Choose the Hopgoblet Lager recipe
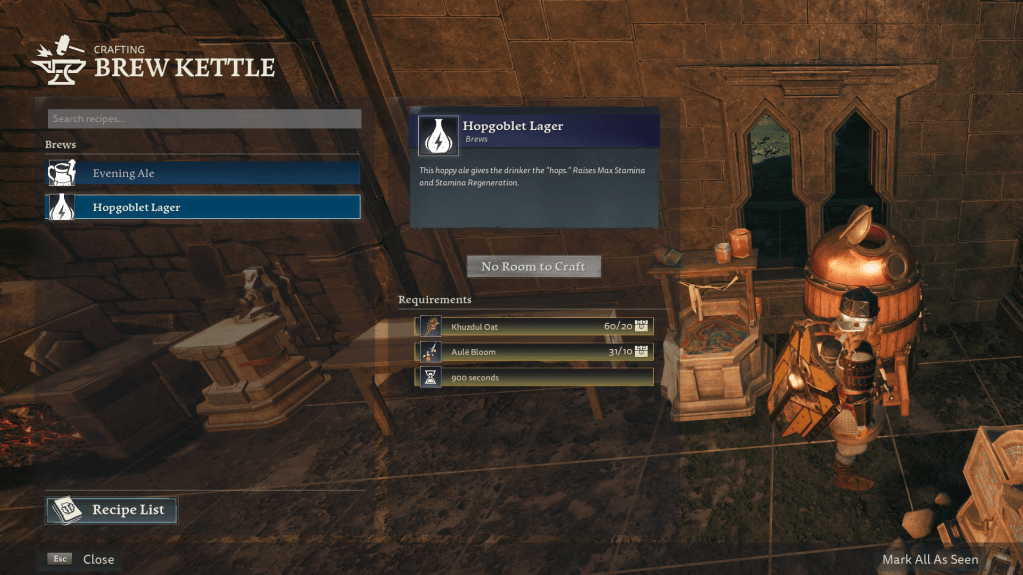1023x575 pixels. [x=203, y=207]
